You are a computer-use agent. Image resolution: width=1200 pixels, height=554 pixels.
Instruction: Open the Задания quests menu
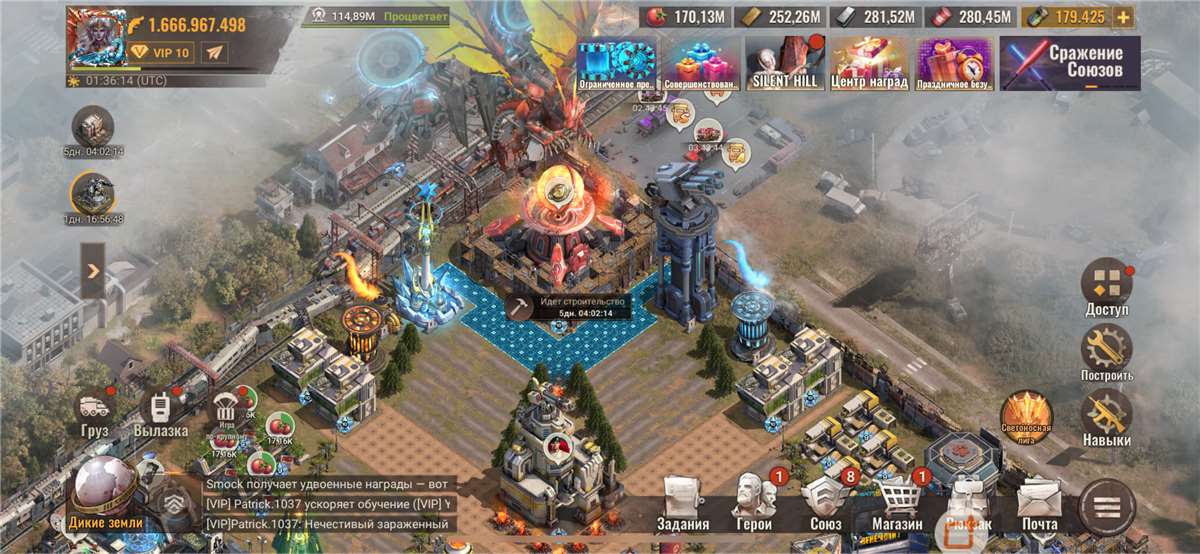point(683,503)
